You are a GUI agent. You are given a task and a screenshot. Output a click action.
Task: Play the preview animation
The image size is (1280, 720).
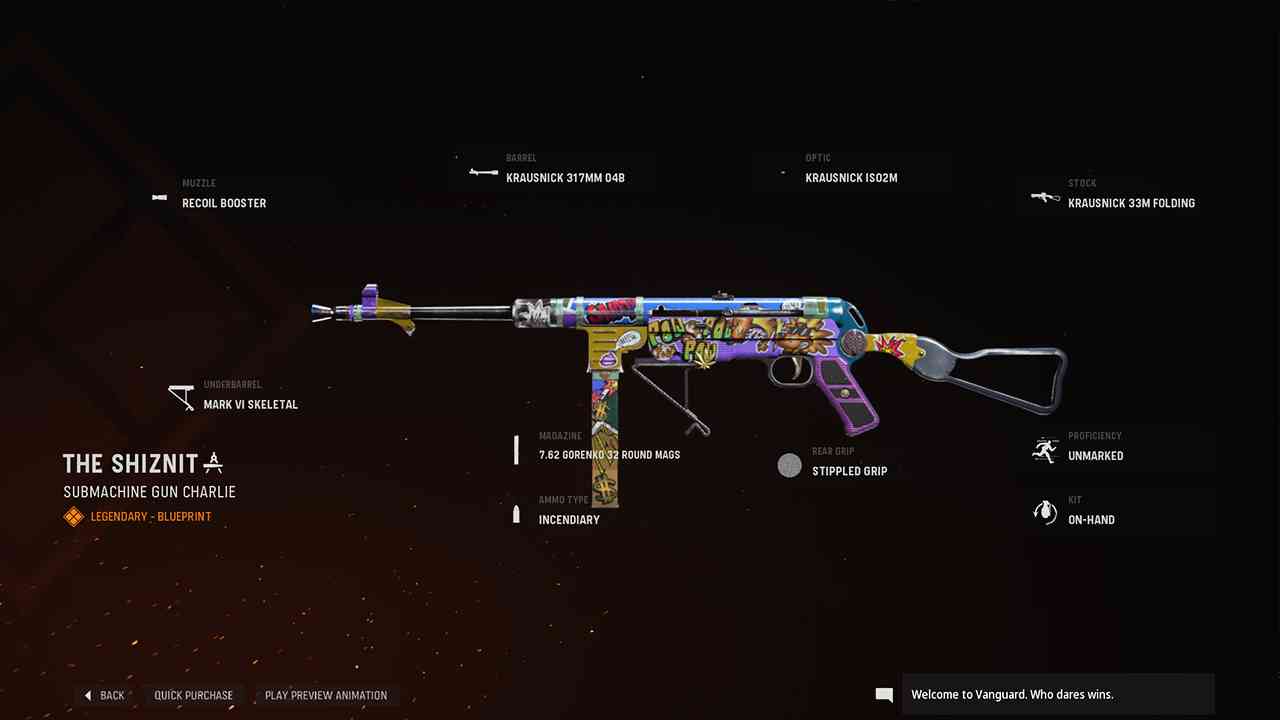point(325,695)
